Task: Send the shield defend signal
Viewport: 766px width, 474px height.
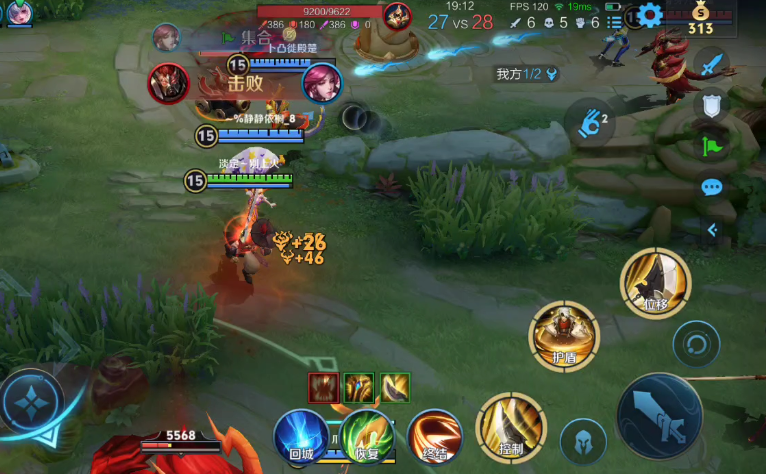Action: point(711,104)
